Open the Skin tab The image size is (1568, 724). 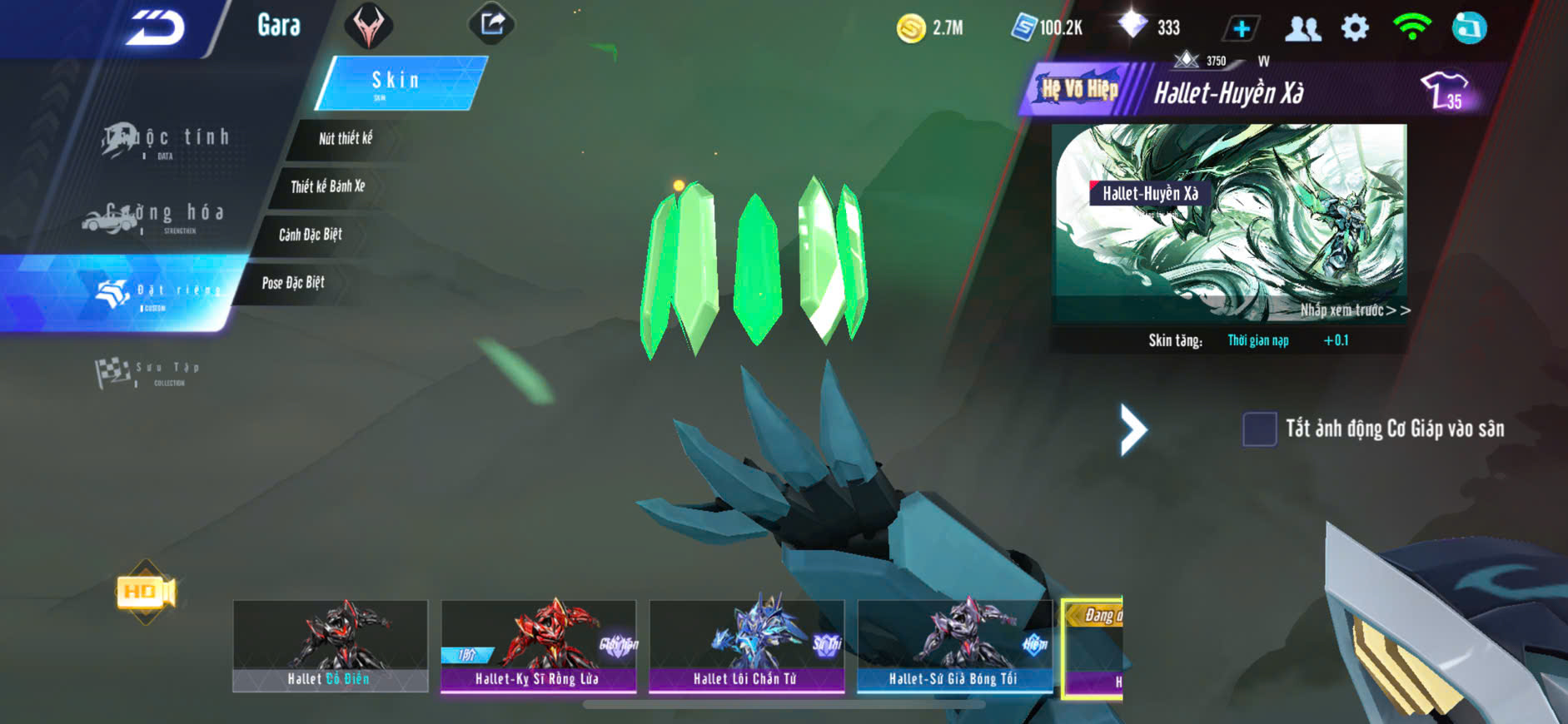pyautogui.click(x=400, y=82)
